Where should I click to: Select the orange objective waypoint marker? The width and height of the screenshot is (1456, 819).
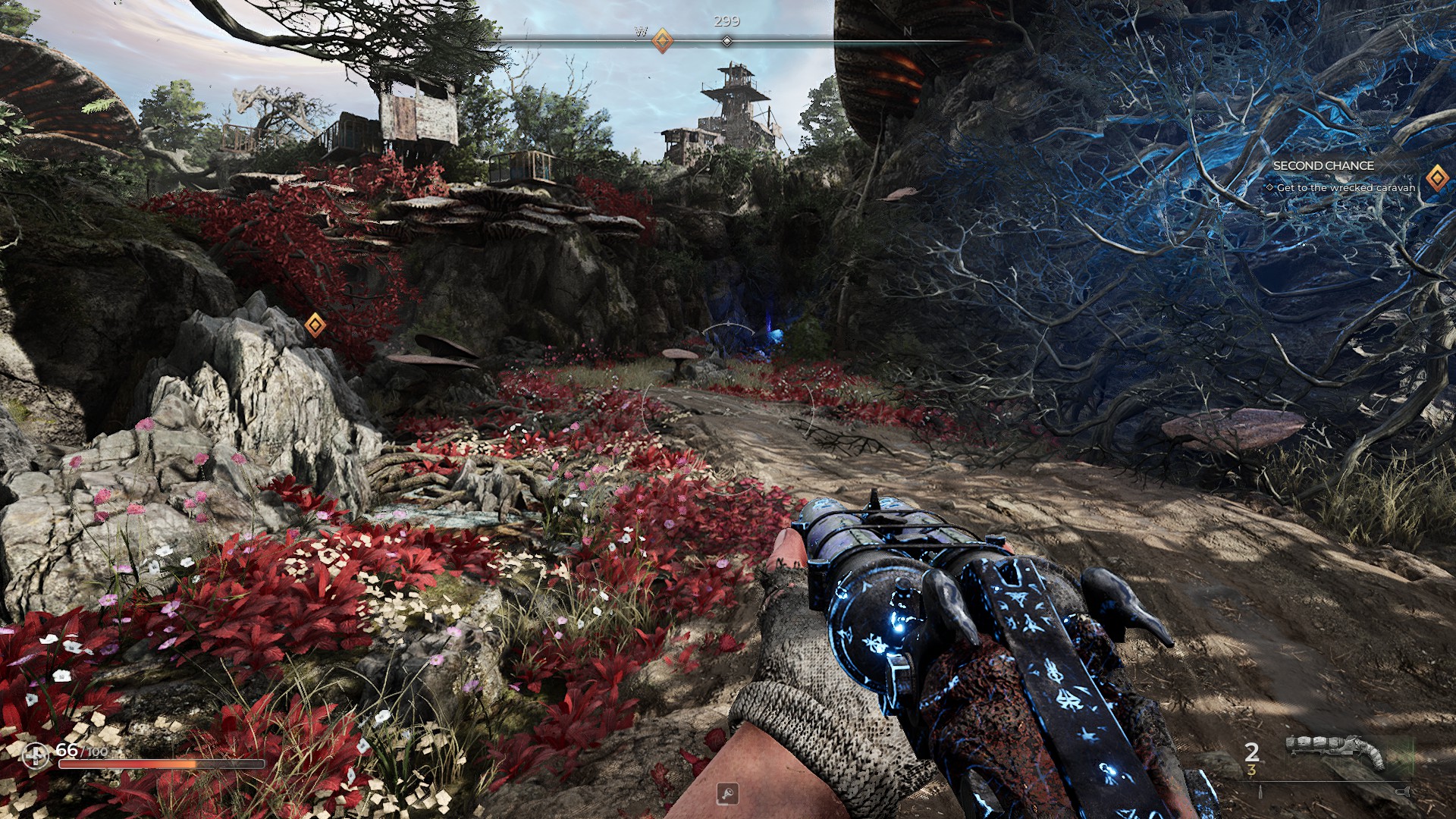(x=315, y=325)
